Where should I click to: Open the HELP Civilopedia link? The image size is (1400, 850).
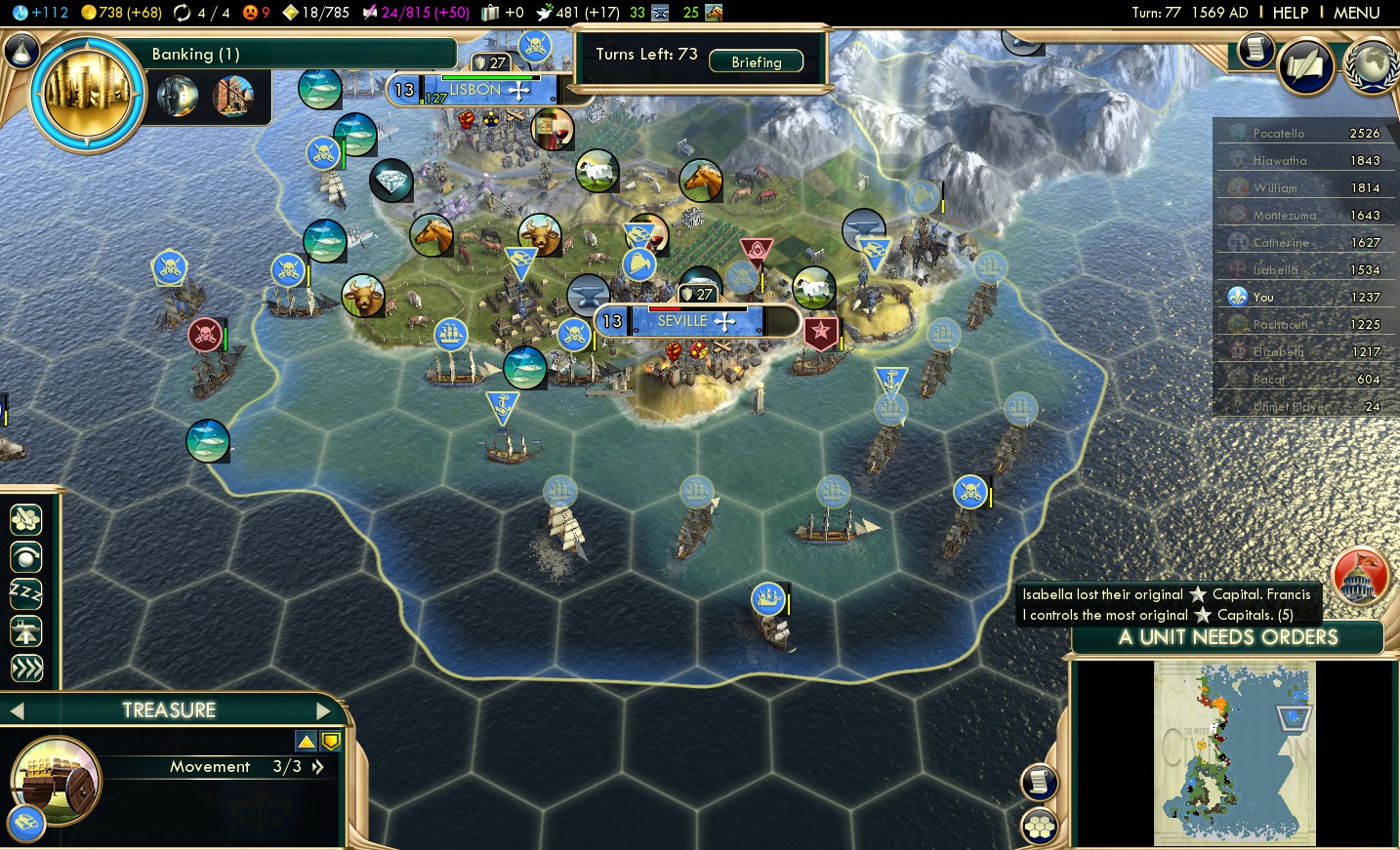tap(1290, 13)
